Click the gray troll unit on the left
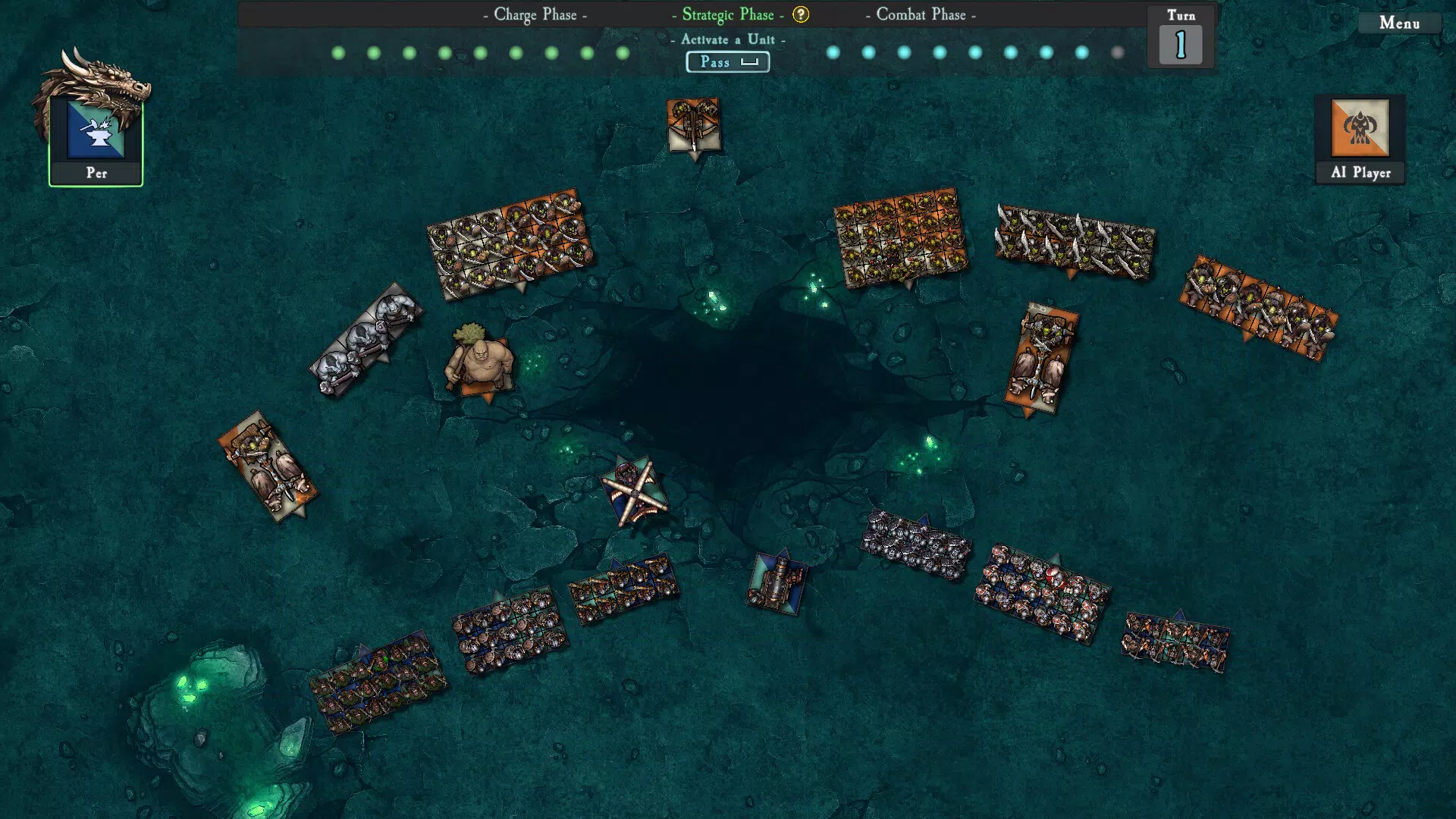This screenshot has width=1456, height=819. (x=364, y=341)
